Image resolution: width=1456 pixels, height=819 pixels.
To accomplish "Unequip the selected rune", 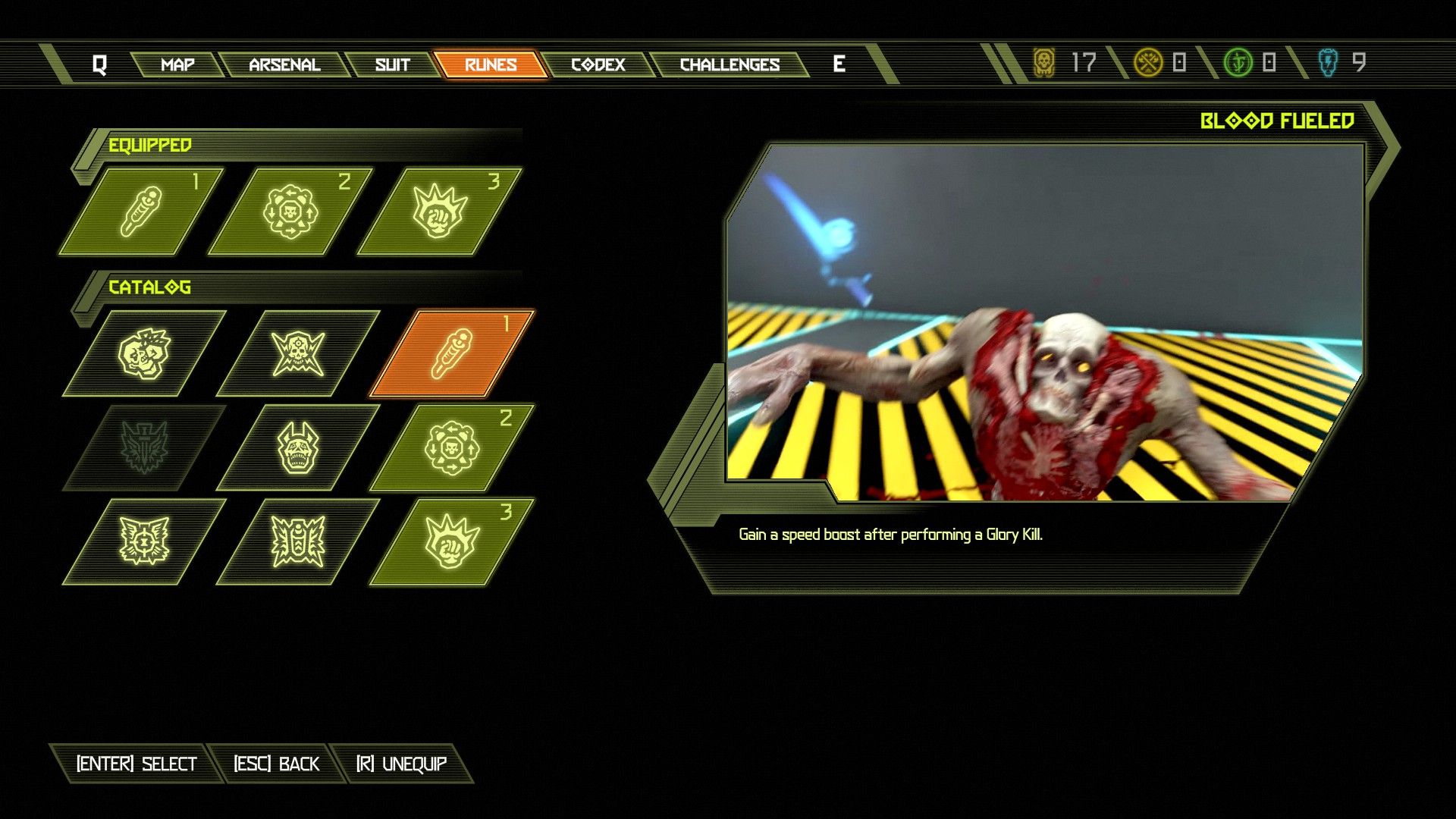I will 402,764.
